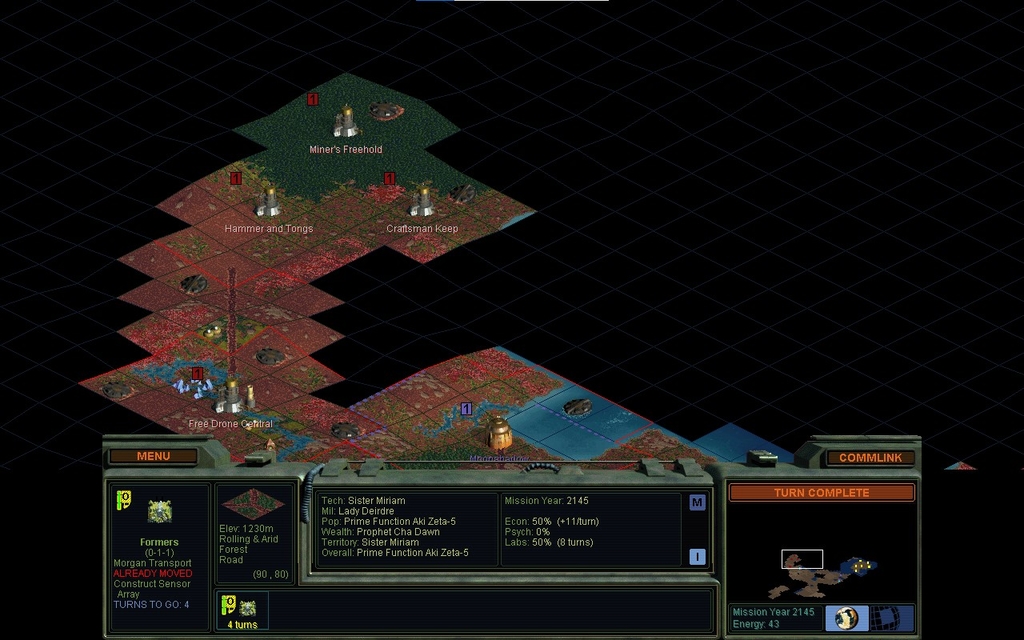Click the world minimap
Screen dimensions: 1024x640
[x=820, y=565]
